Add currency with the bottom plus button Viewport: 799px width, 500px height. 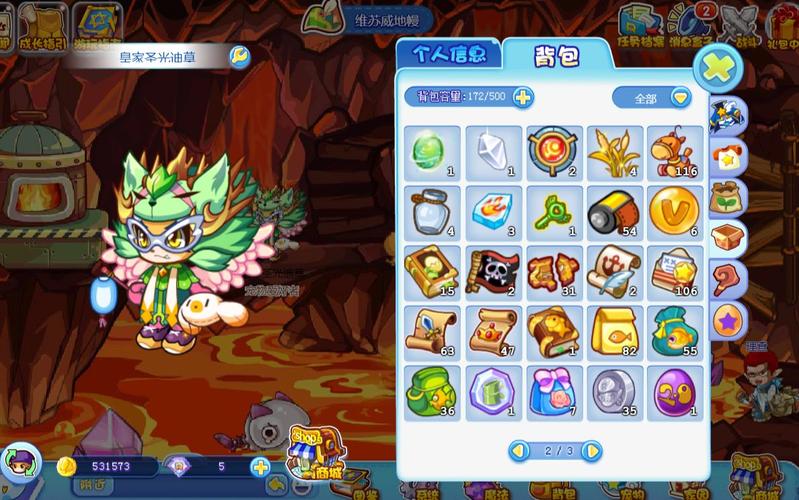[x=260, y=466]
